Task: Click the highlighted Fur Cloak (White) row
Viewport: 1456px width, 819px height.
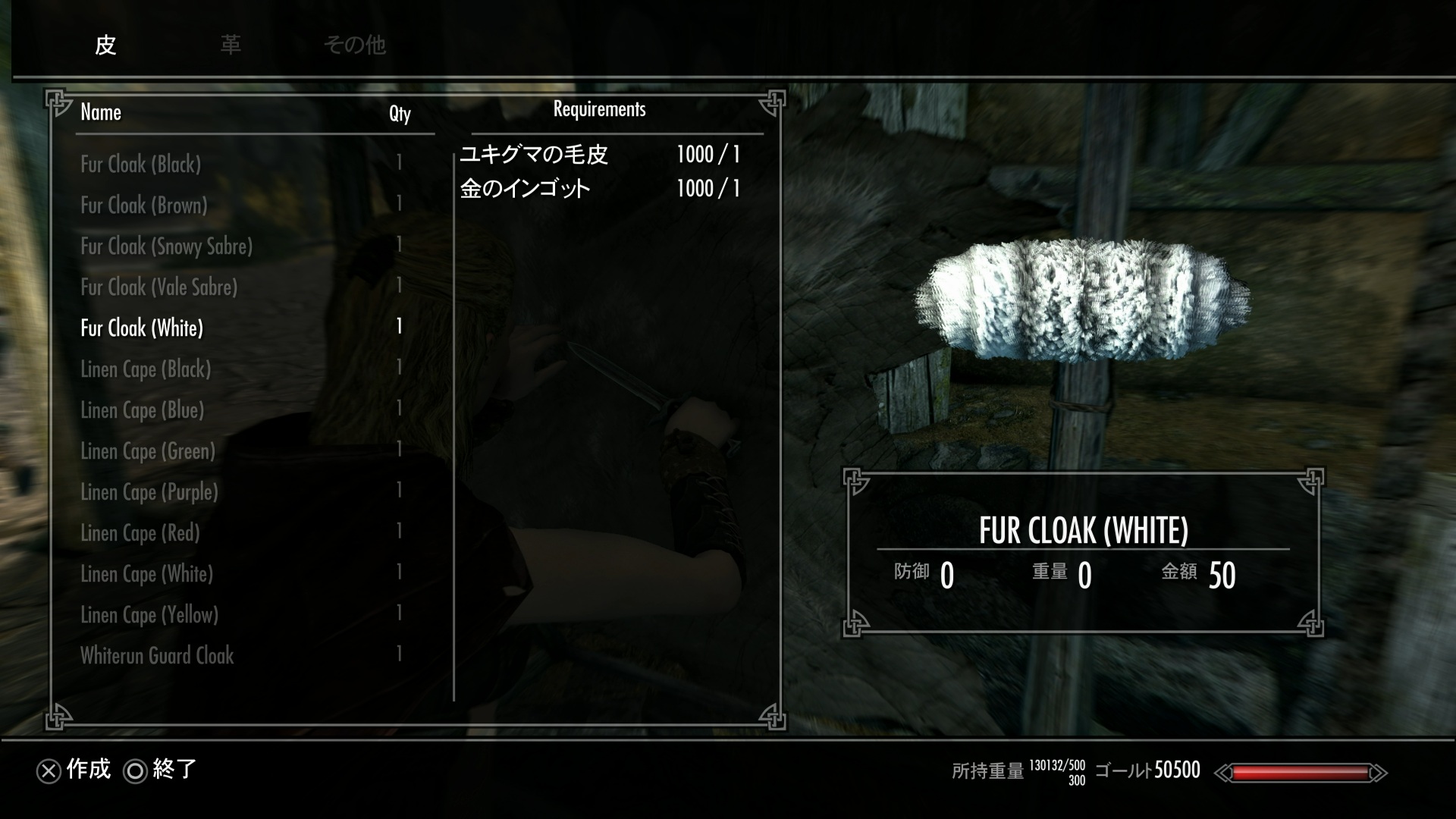Action: click(x=142, y=328)
